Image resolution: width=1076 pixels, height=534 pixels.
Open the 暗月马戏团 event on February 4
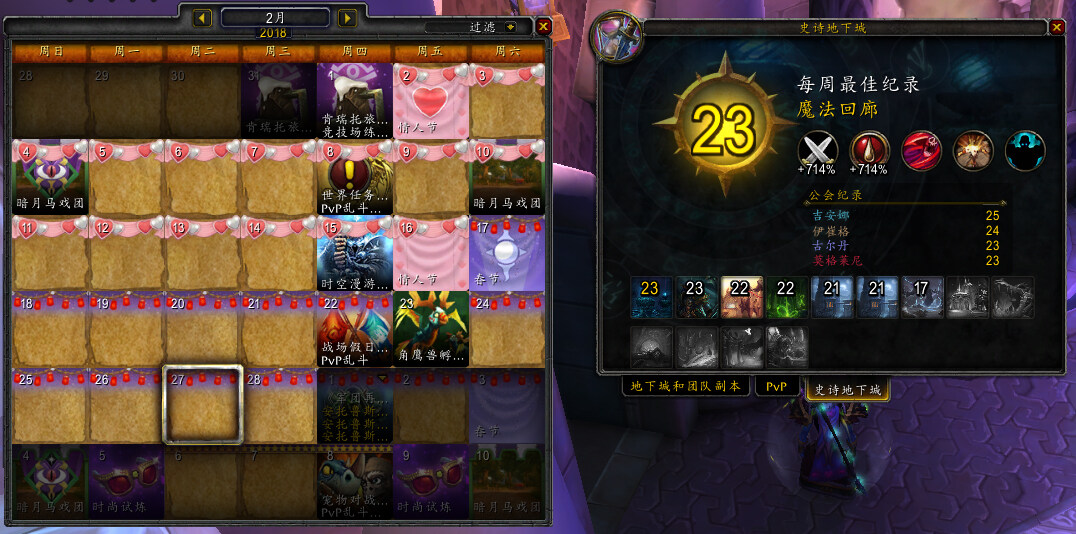50,178
